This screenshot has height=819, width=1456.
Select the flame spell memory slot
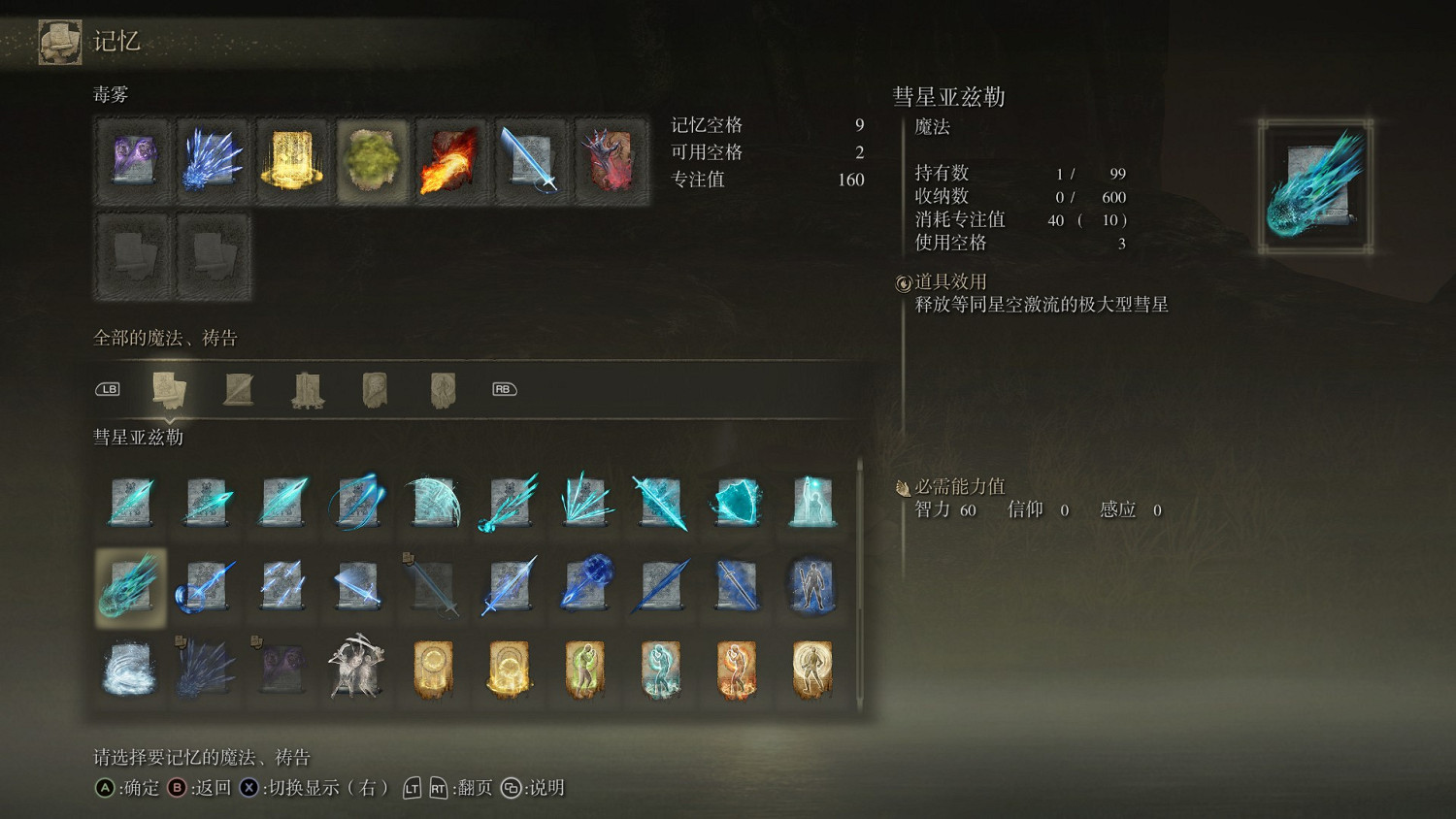(x=450, y=160)
